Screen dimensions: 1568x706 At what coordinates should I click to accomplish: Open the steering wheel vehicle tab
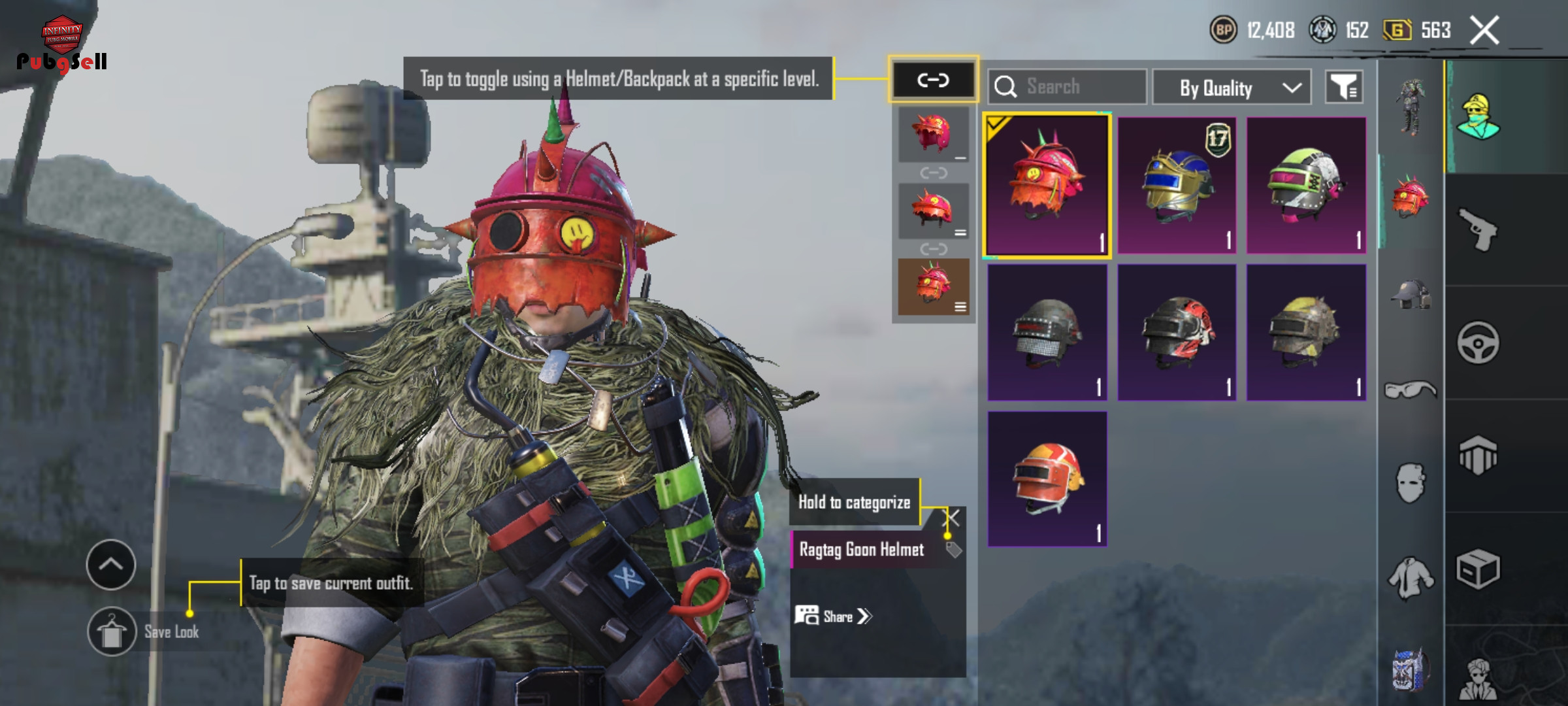pos(1478,342)
